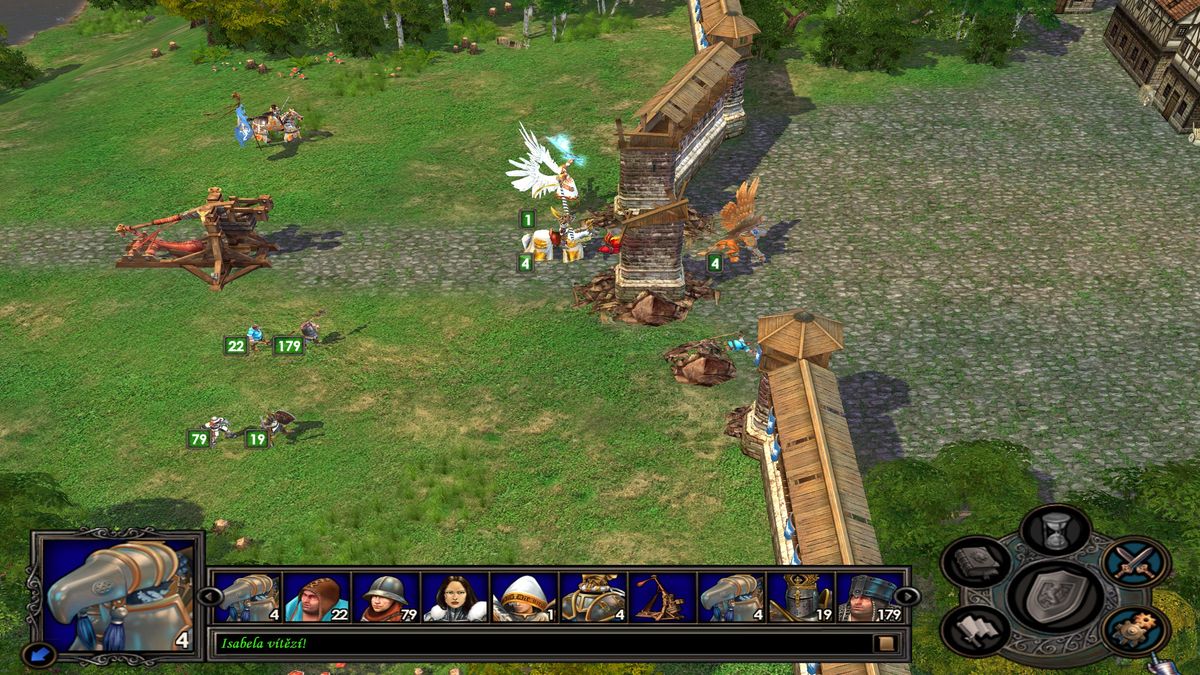Select the white-hooded unit portrait with 1
Image resolution: width=1200 pixels, height=675 pixels.
(524, 598)
